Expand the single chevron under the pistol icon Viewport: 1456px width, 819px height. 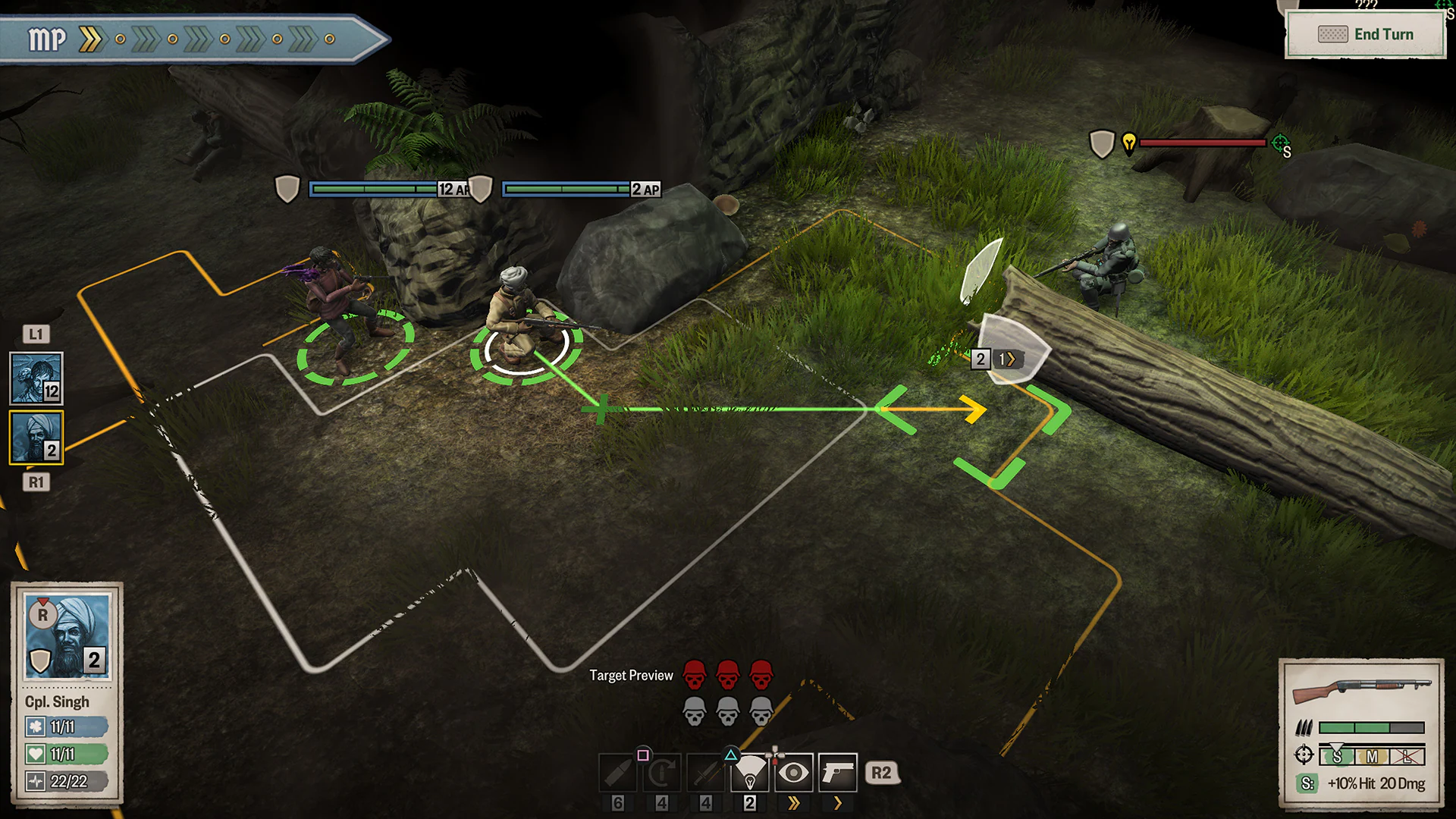click(838, 803)
